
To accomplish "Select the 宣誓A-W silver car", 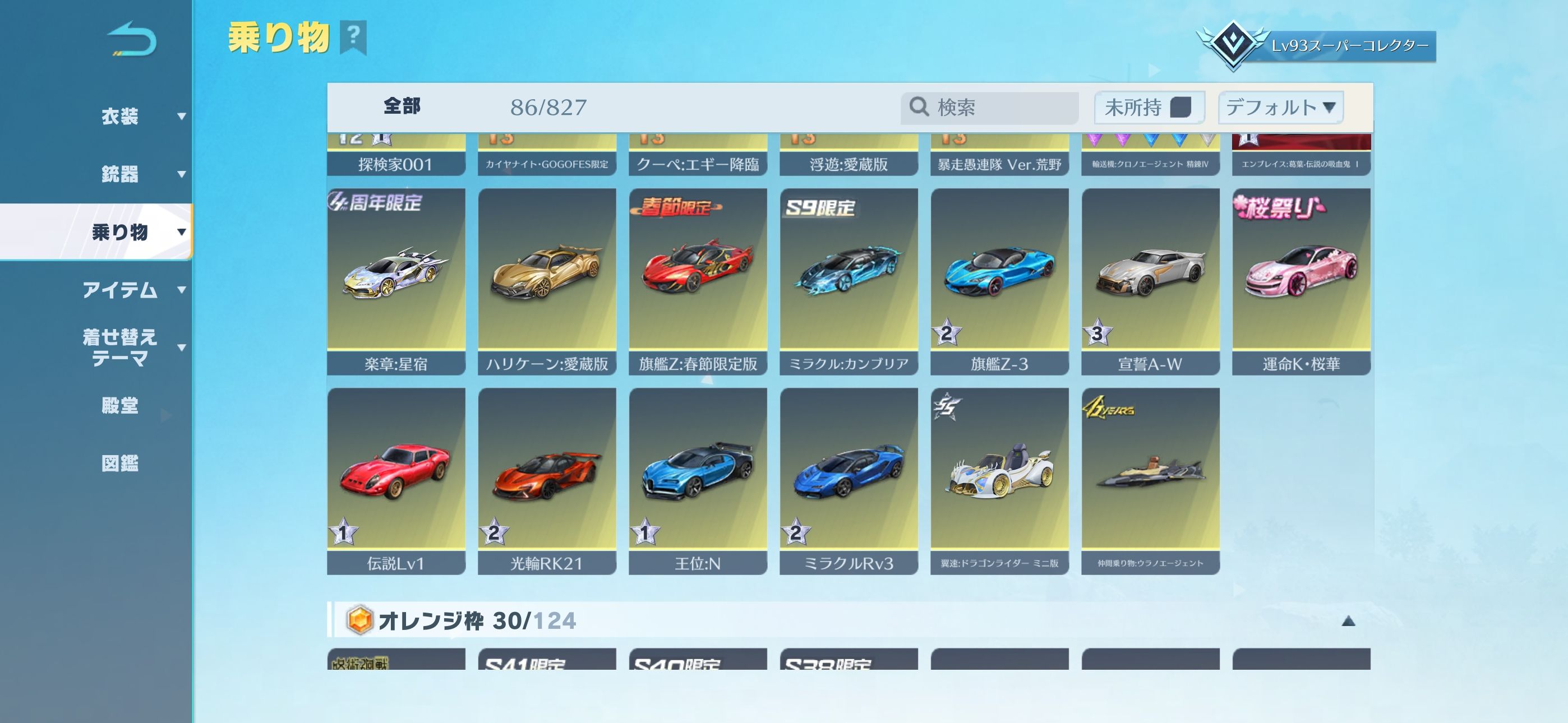I will pyautogui.click(x=1150, y=281).
